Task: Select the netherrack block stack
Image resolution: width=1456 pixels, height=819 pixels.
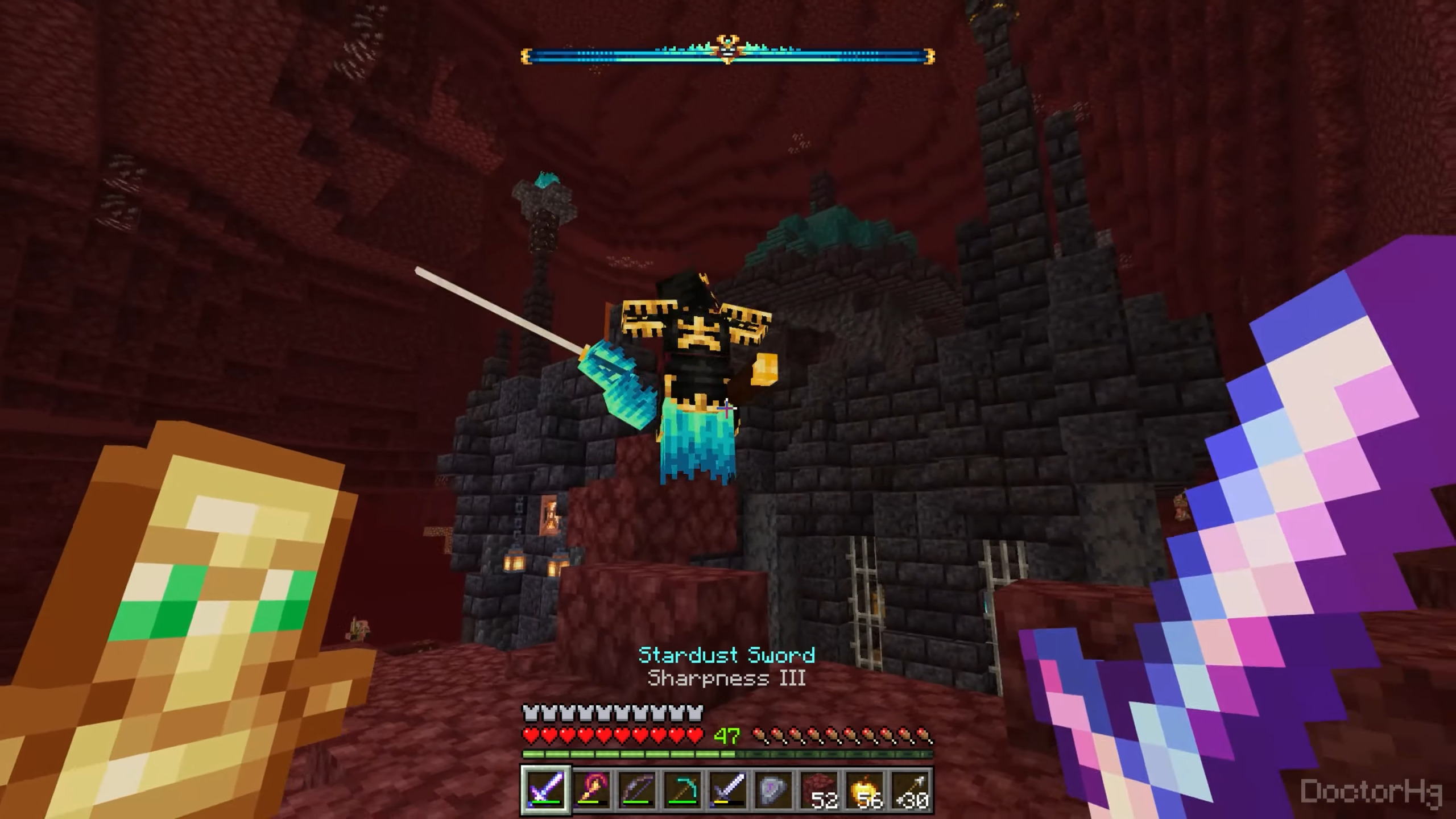Action: (x=819, y=789)
